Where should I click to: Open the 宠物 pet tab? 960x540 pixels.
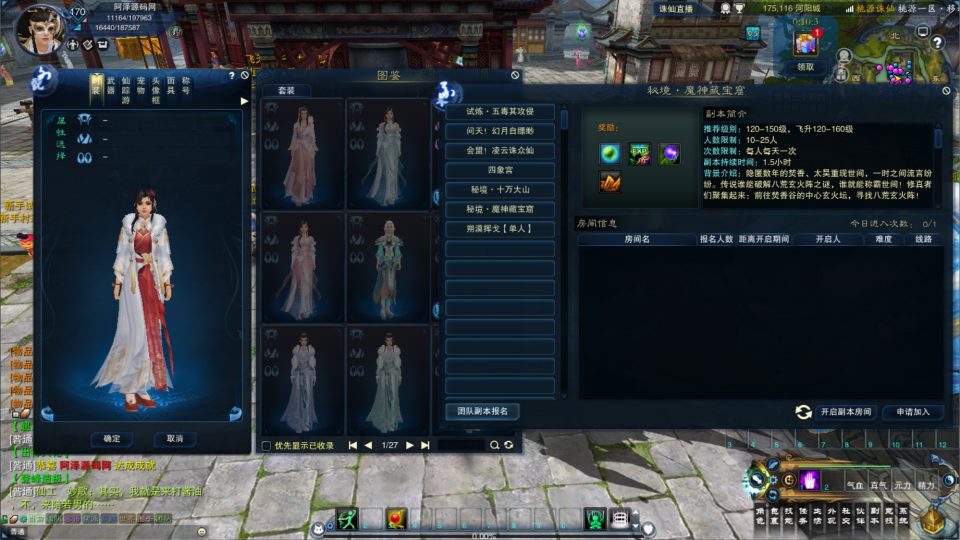[141, 86]
